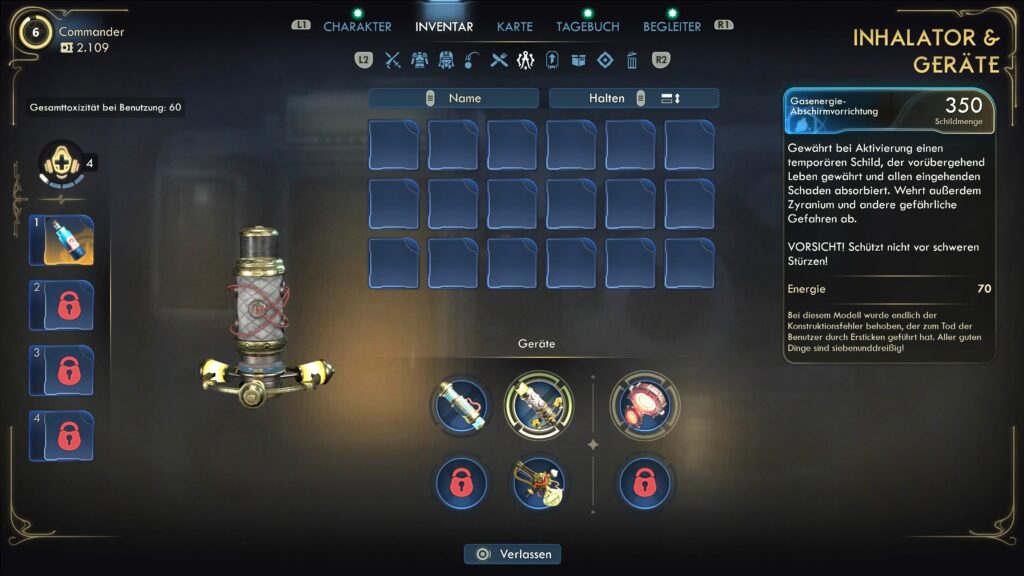Open the Karte tab
The width and height of the screenshot is (1024, 576).
[515, 26]
